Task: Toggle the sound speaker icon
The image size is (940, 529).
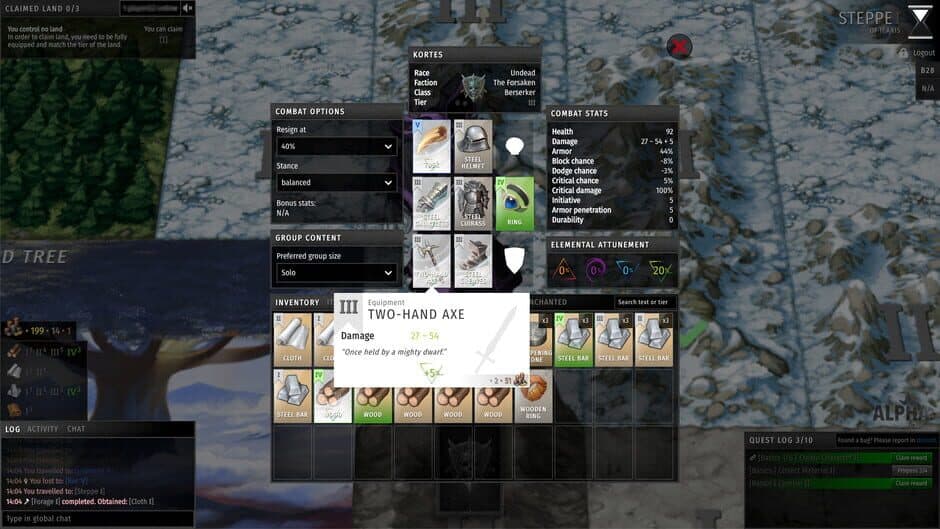Action: pos(188,9)
